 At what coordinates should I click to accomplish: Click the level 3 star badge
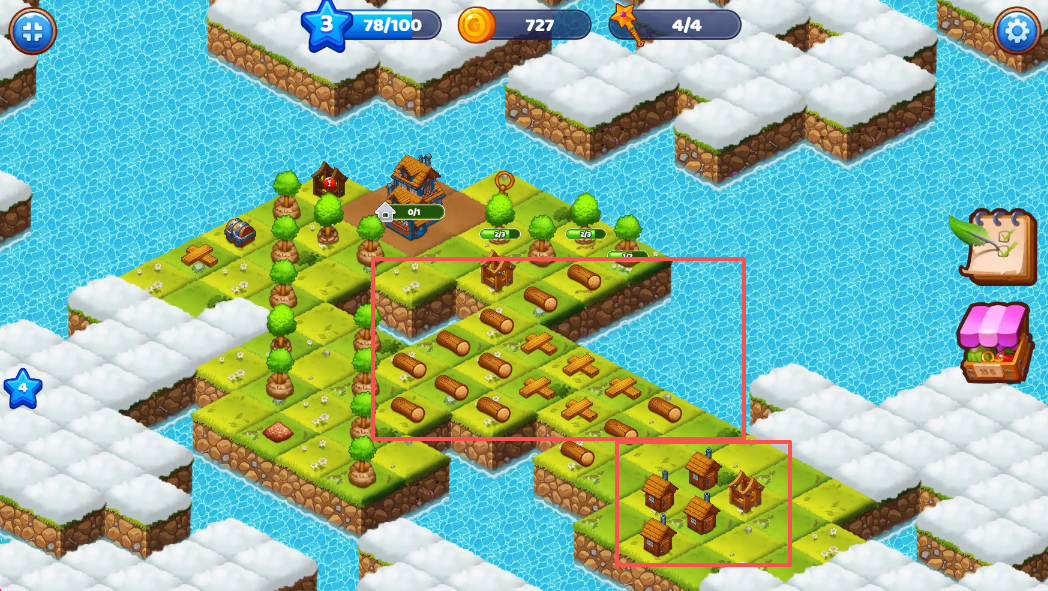[326, 25]
